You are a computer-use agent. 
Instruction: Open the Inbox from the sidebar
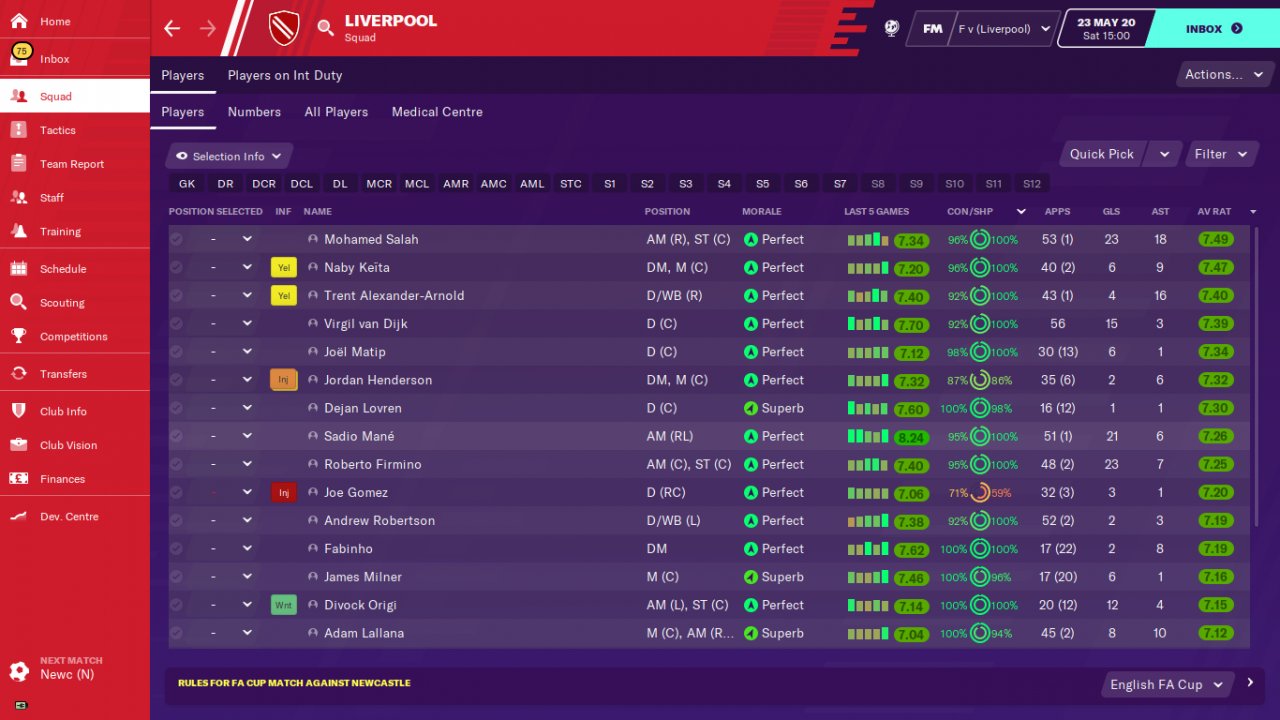coord(55,59)
